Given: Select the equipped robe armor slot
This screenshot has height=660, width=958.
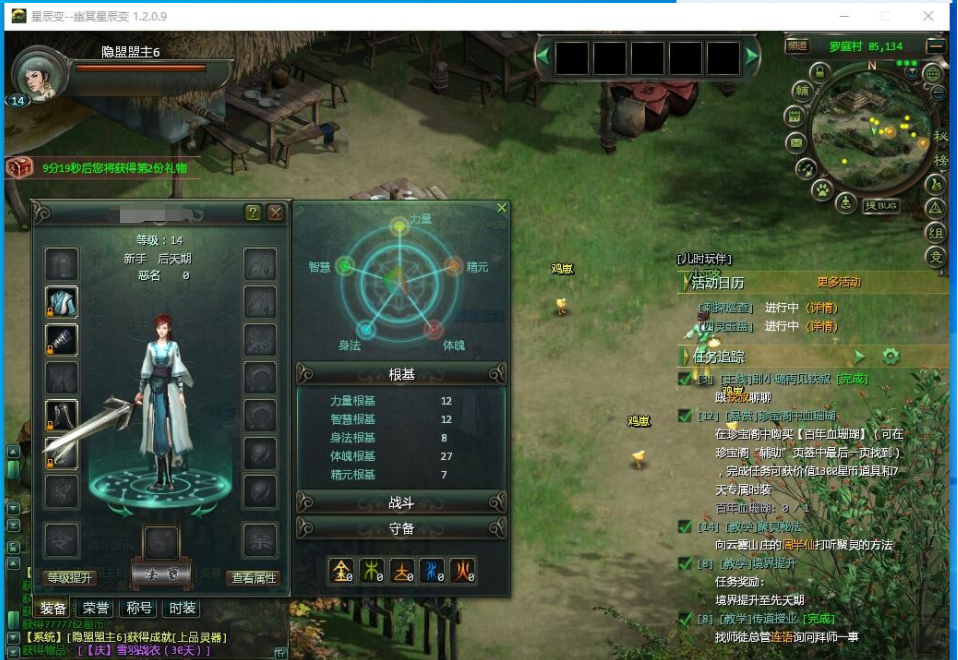Looking at the screenshot, I should pyautogui.click(x=62, y=301).
